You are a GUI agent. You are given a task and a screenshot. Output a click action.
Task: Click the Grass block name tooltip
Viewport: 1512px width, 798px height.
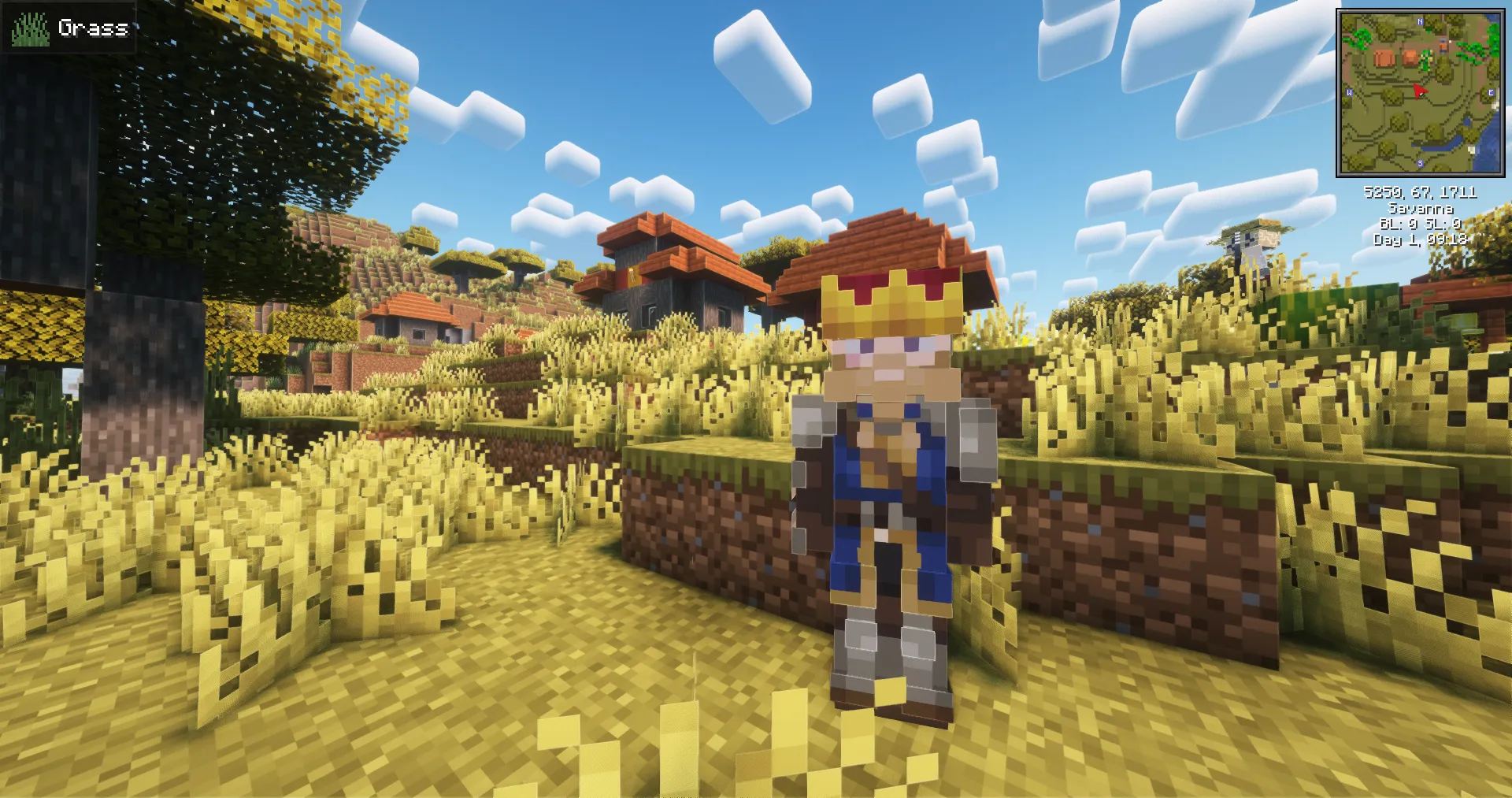pos(93,29)
